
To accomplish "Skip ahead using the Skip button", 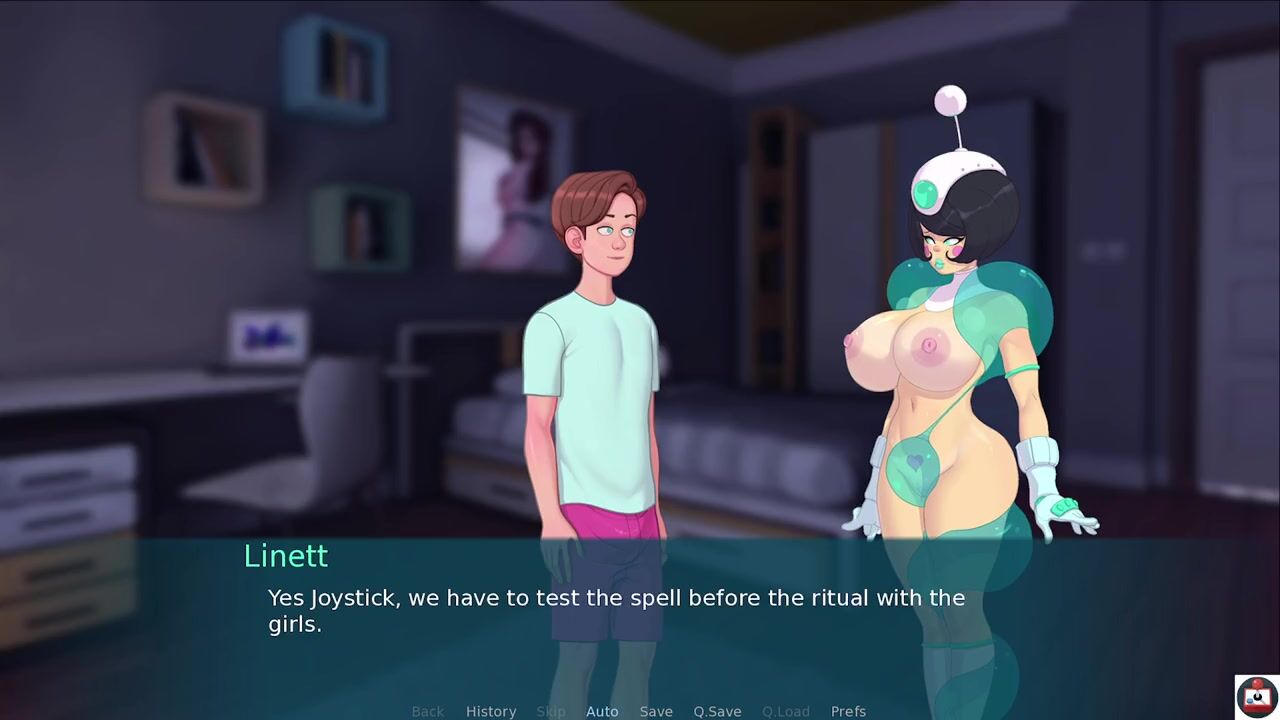I will [551, 711].
